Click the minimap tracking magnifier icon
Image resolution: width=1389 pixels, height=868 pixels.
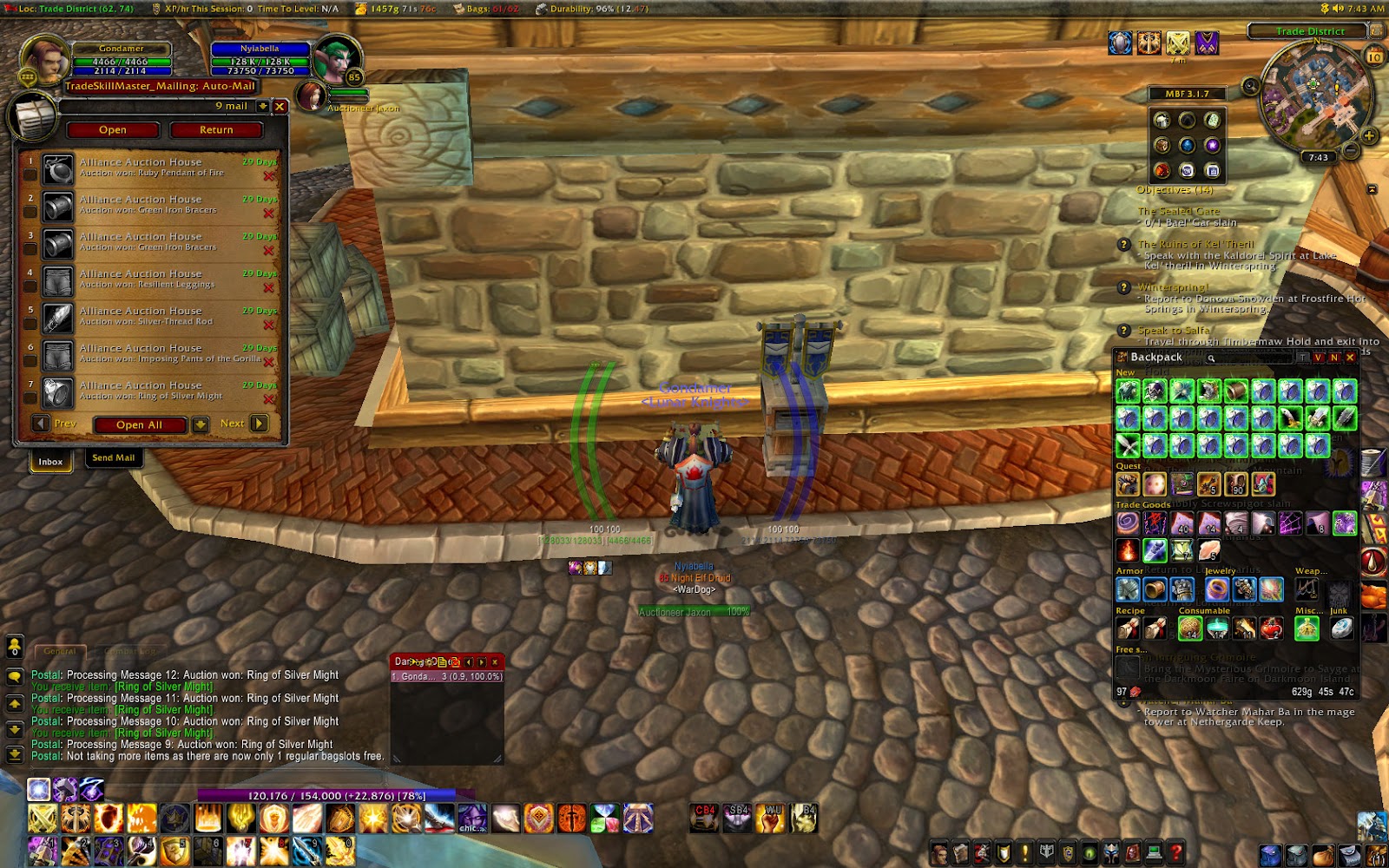point(1250,84)
